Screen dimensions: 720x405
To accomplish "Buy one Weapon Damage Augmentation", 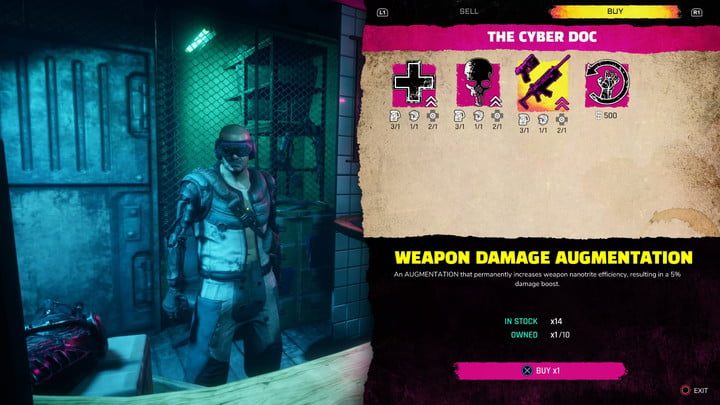I will pyautogui.click(x=540, y=370).
